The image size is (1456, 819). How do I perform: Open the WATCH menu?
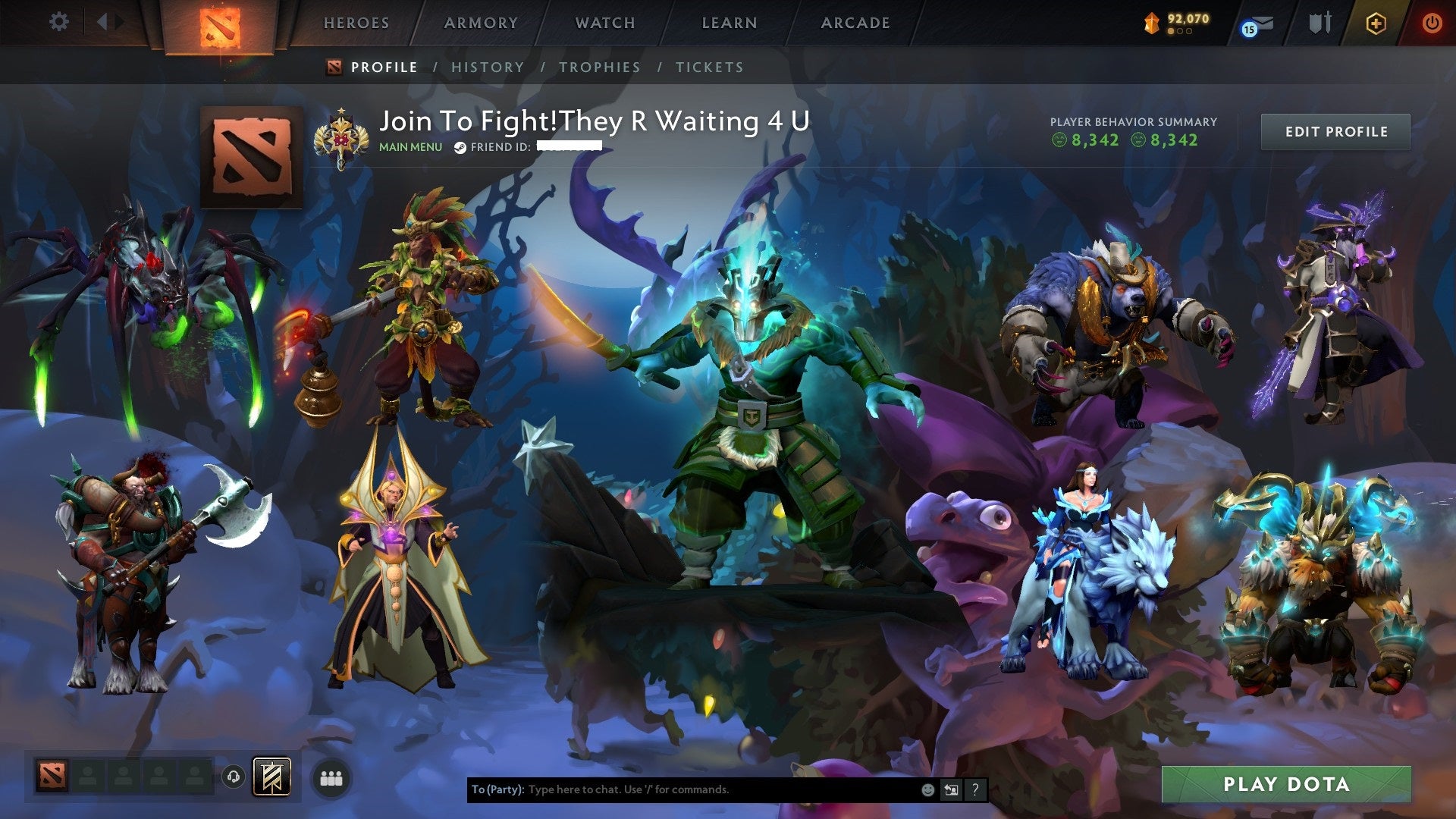coord(604,23)
